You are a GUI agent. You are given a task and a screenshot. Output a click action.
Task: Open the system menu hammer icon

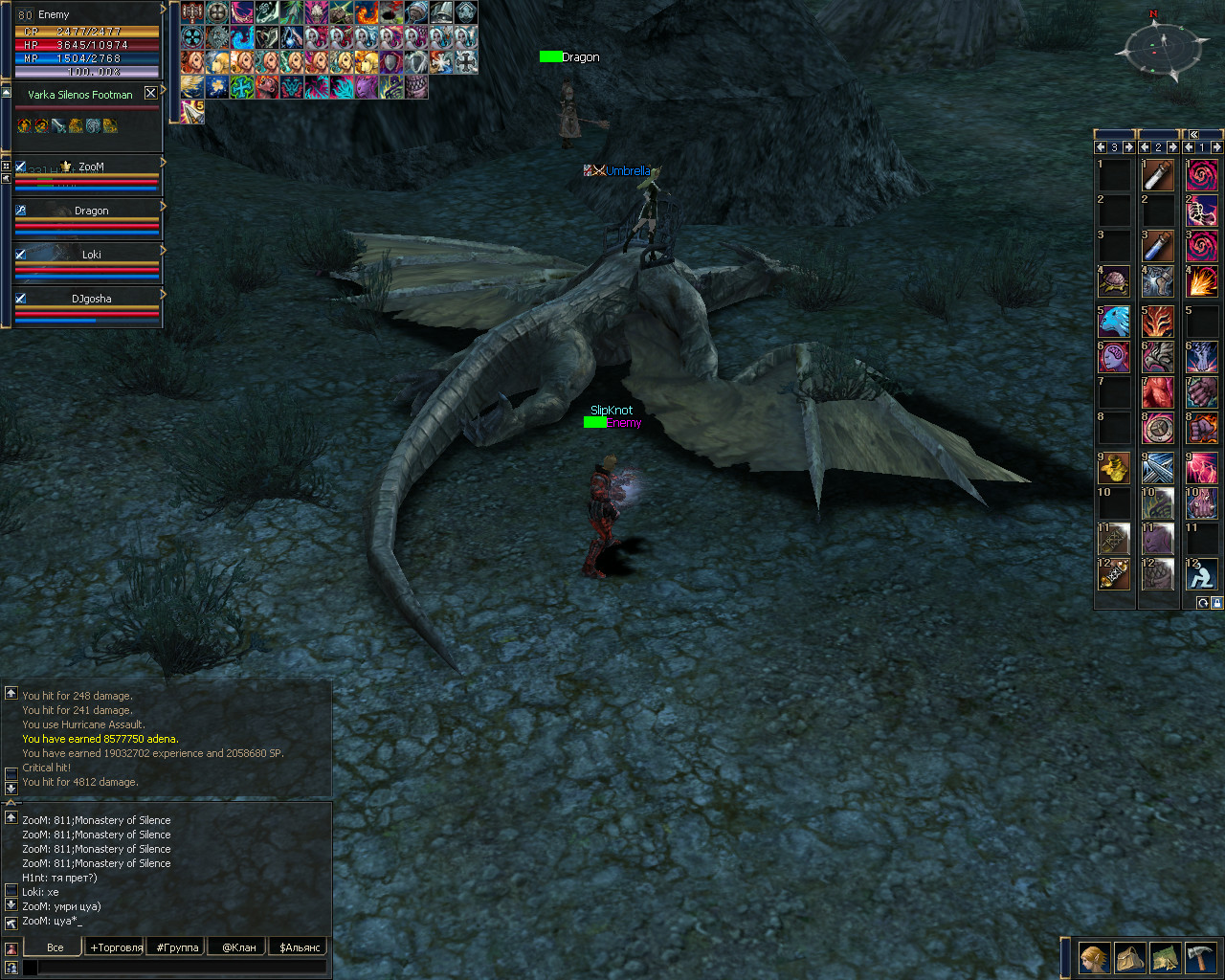(1200, 957)
